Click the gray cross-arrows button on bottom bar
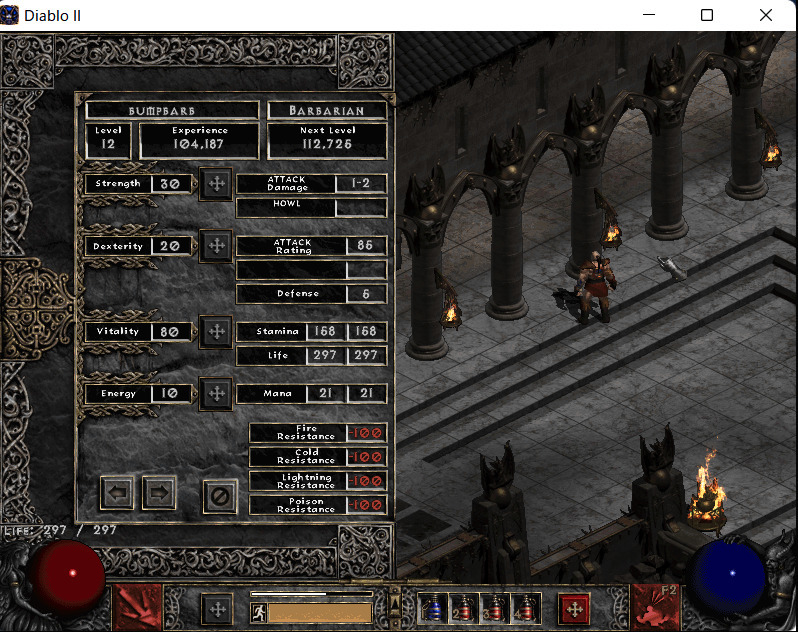798x632 pixels. point(216,608)
